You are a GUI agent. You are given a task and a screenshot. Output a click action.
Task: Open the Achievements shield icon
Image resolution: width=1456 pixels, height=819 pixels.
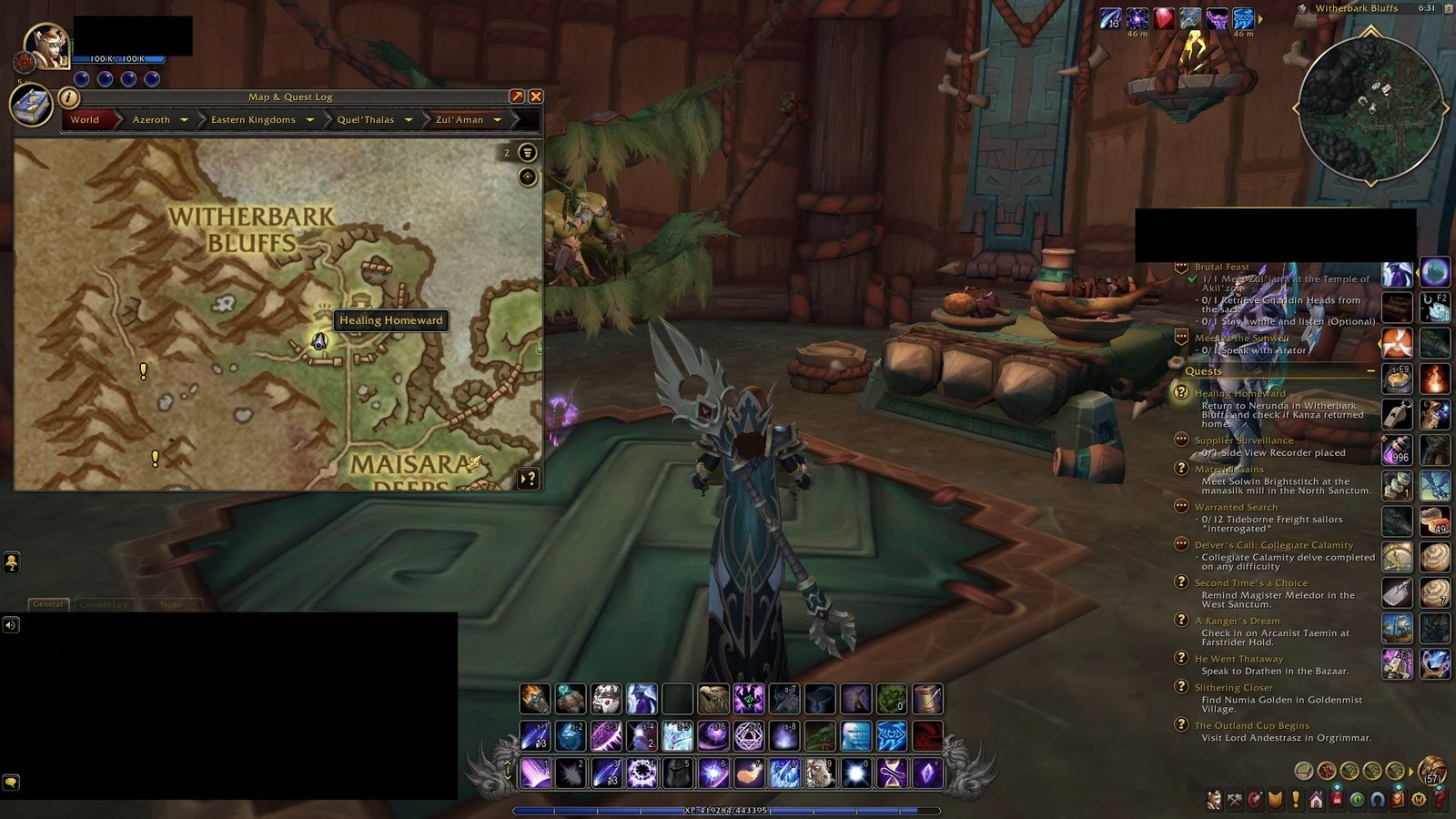pyautogui.click(x=1275, y=798)
